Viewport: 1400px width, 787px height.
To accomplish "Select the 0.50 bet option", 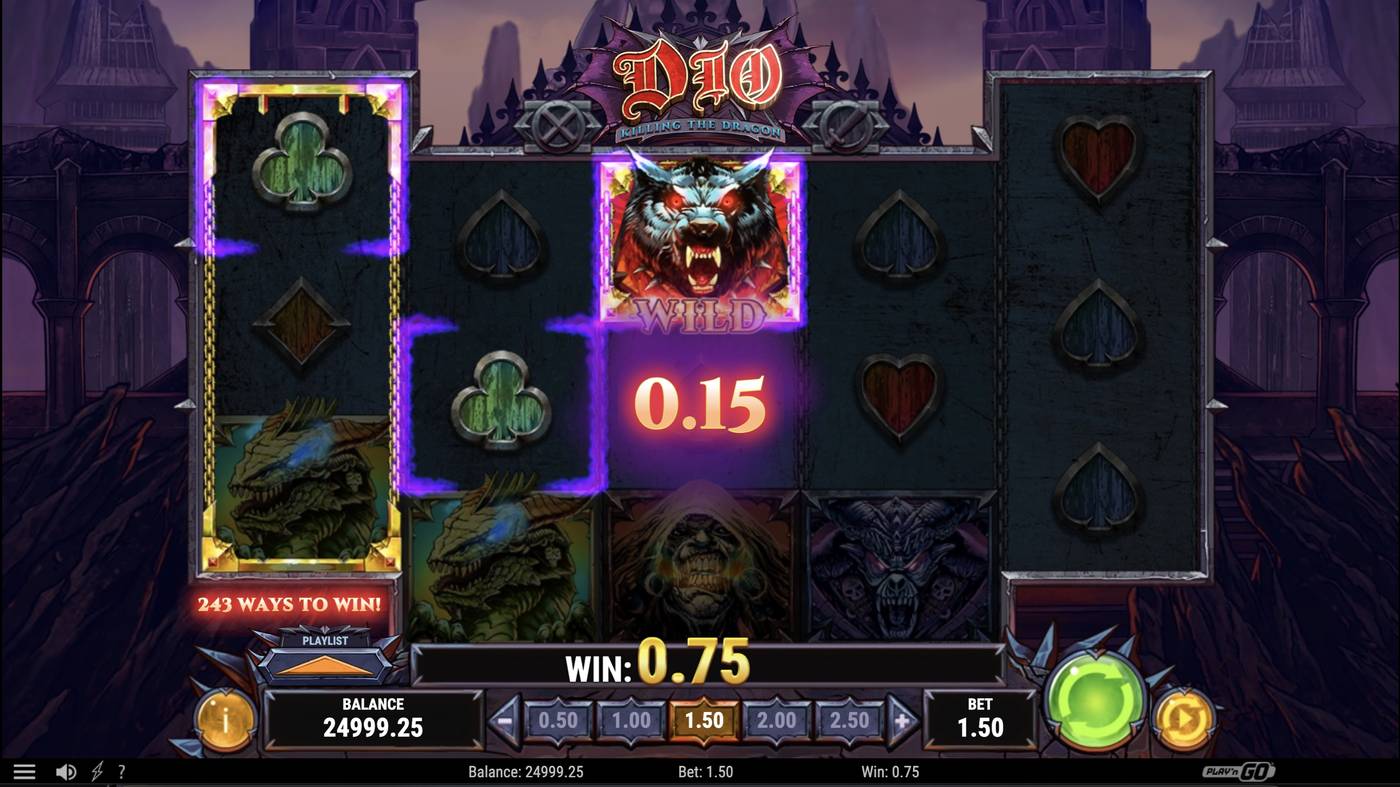I will click(x=560, y=718).
